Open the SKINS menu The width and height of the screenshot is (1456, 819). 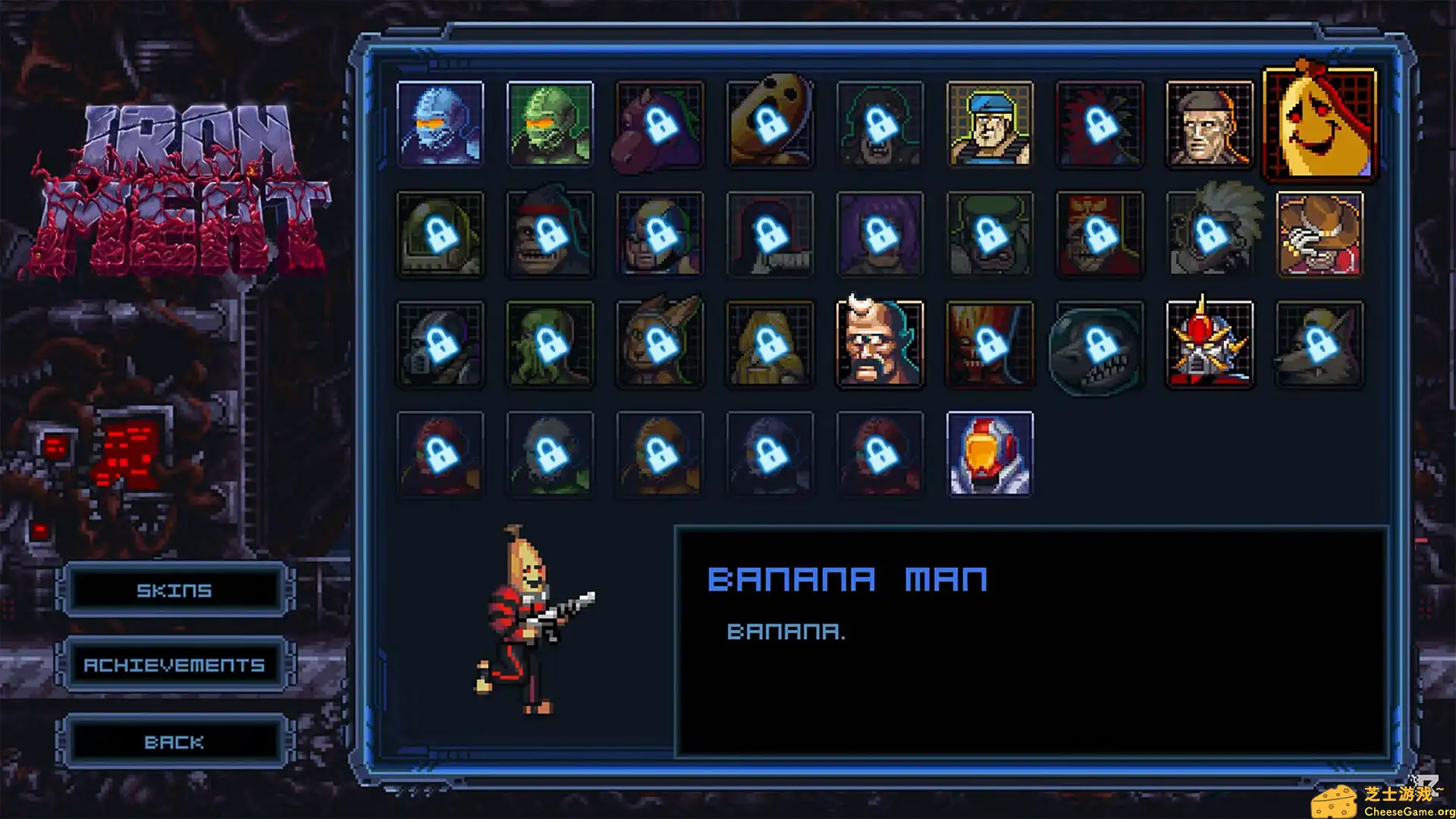click(x=174, y=590)
